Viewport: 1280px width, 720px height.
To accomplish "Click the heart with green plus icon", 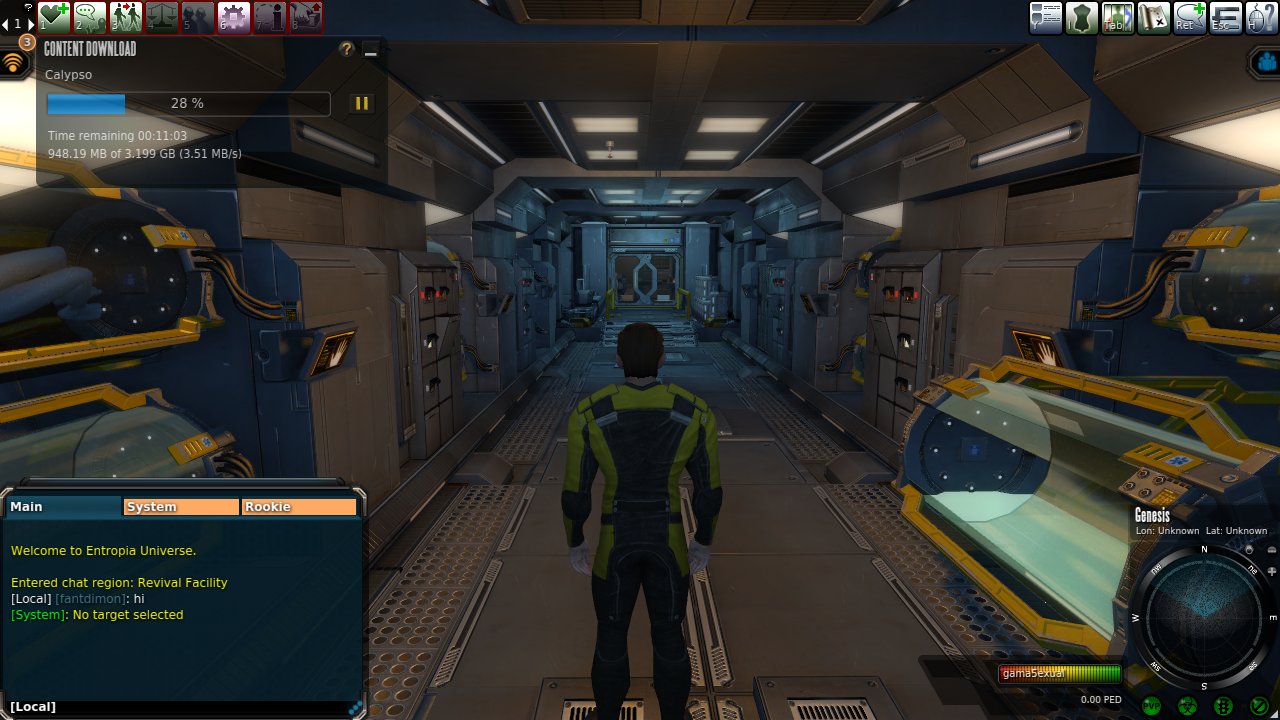I will click(54, 17).
